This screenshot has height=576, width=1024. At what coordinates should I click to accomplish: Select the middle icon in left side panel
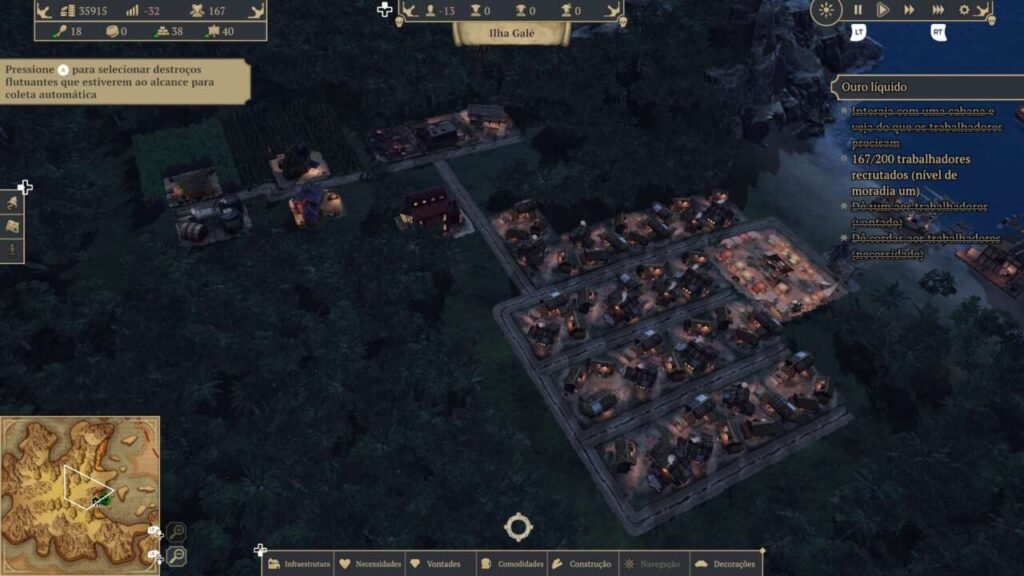click(13, 227)
